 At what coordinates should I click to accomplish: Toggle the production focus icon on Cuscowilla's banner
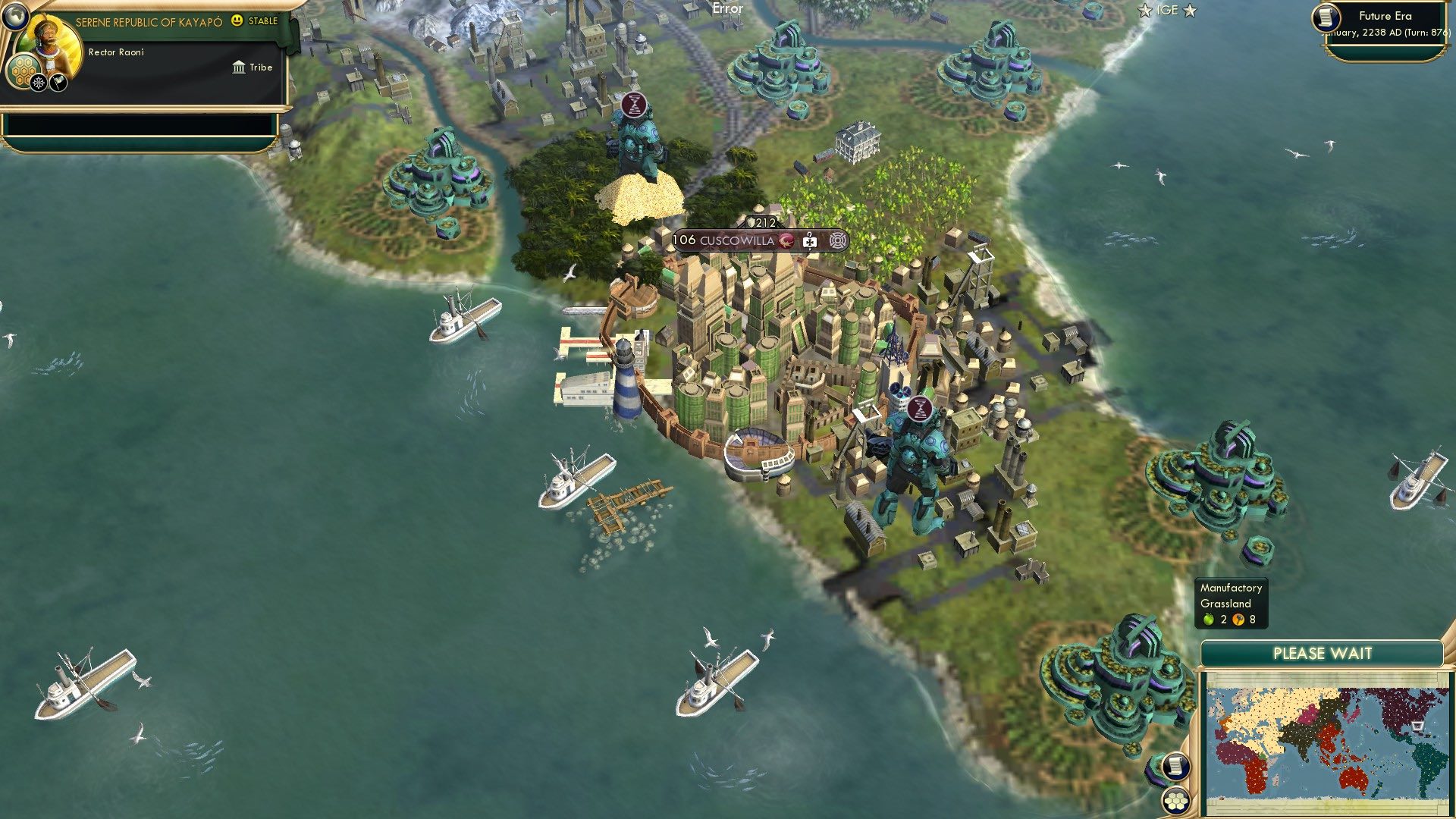tap(810, 241)
